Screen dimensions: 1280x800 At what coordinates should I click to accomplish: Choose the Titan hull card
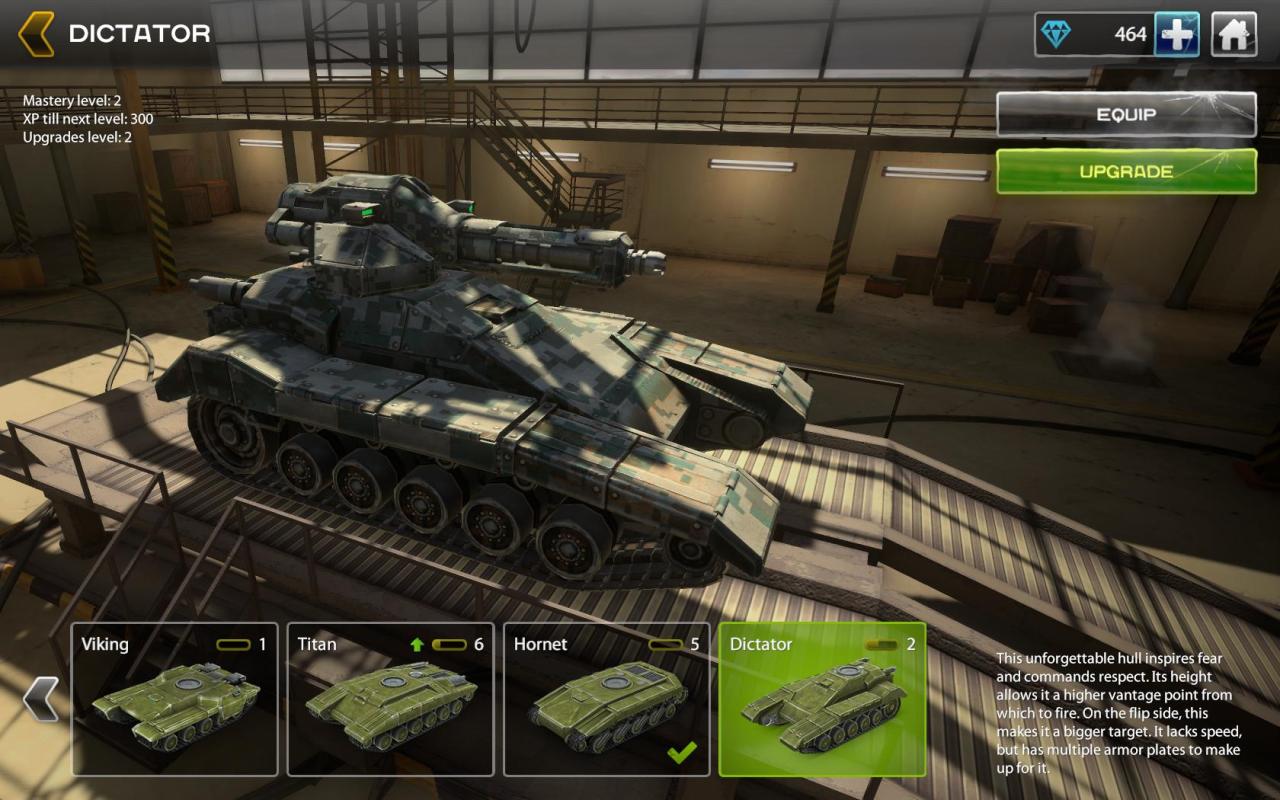click(390, 699)
